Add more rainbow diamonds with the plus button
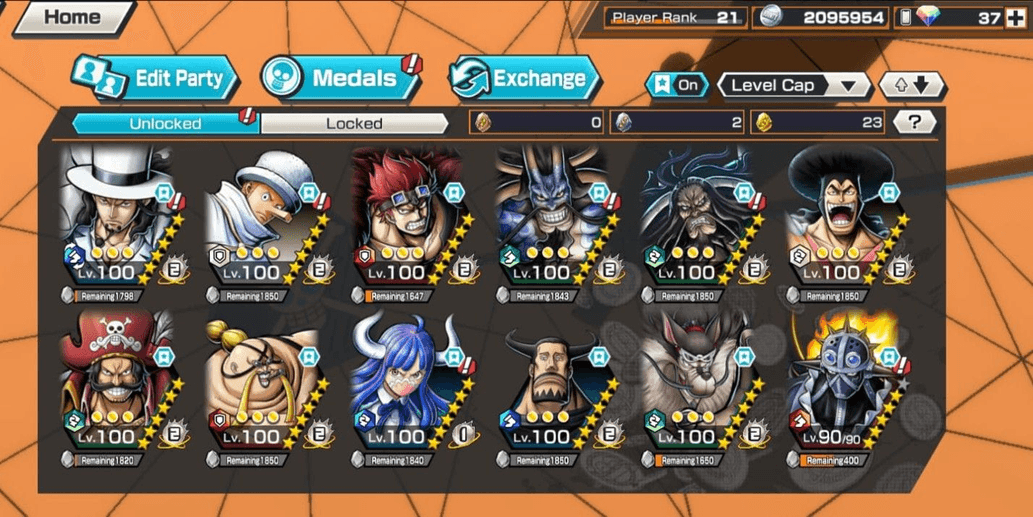1033x517 pixels. tap(1015, 17)
